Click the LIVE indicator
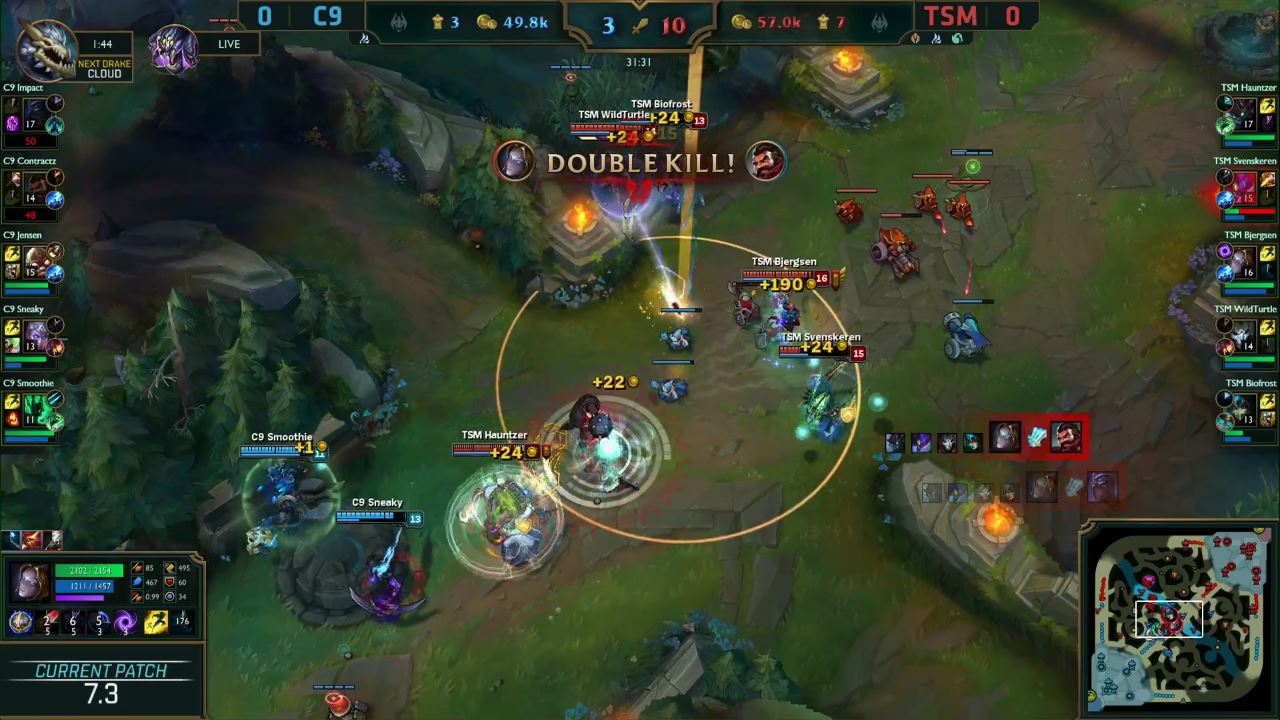 tap(227, 44)
